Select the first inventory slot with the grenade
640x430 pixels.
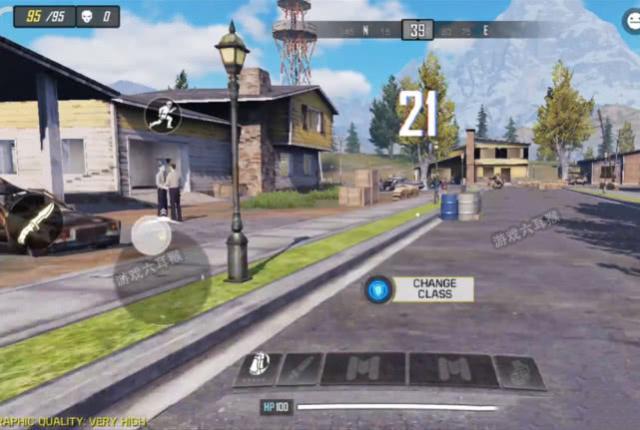tap(258, 369)
